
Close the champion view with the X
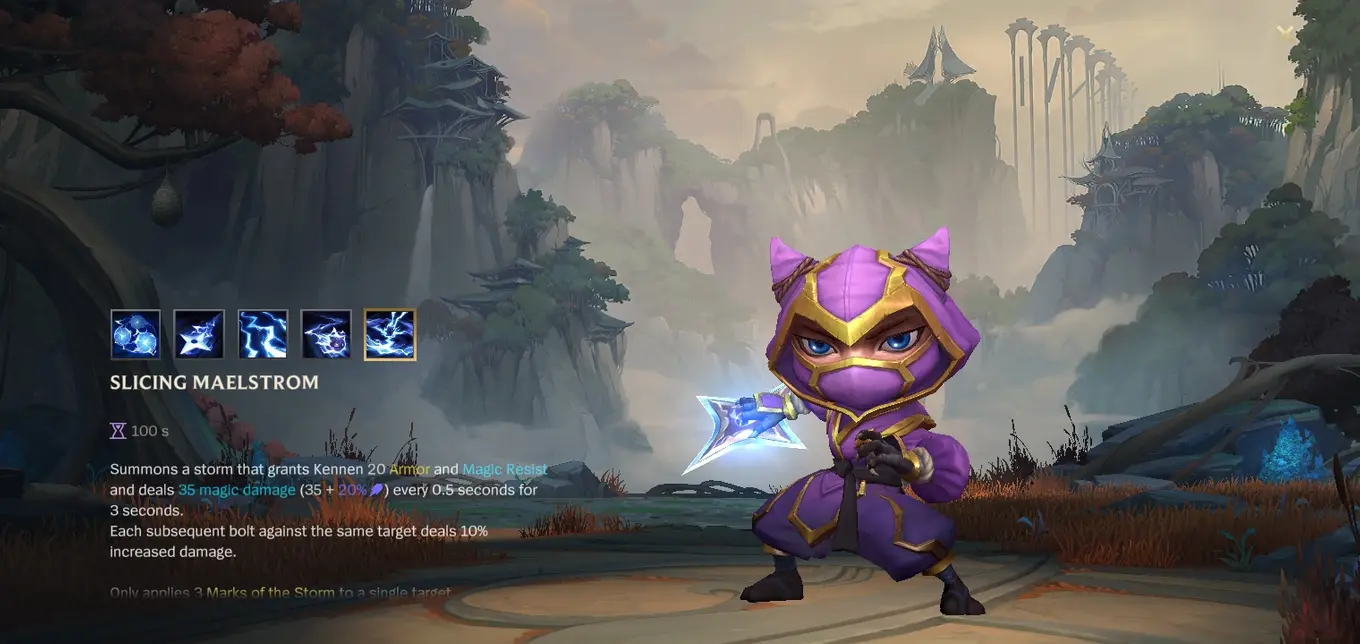(1285, 31)
